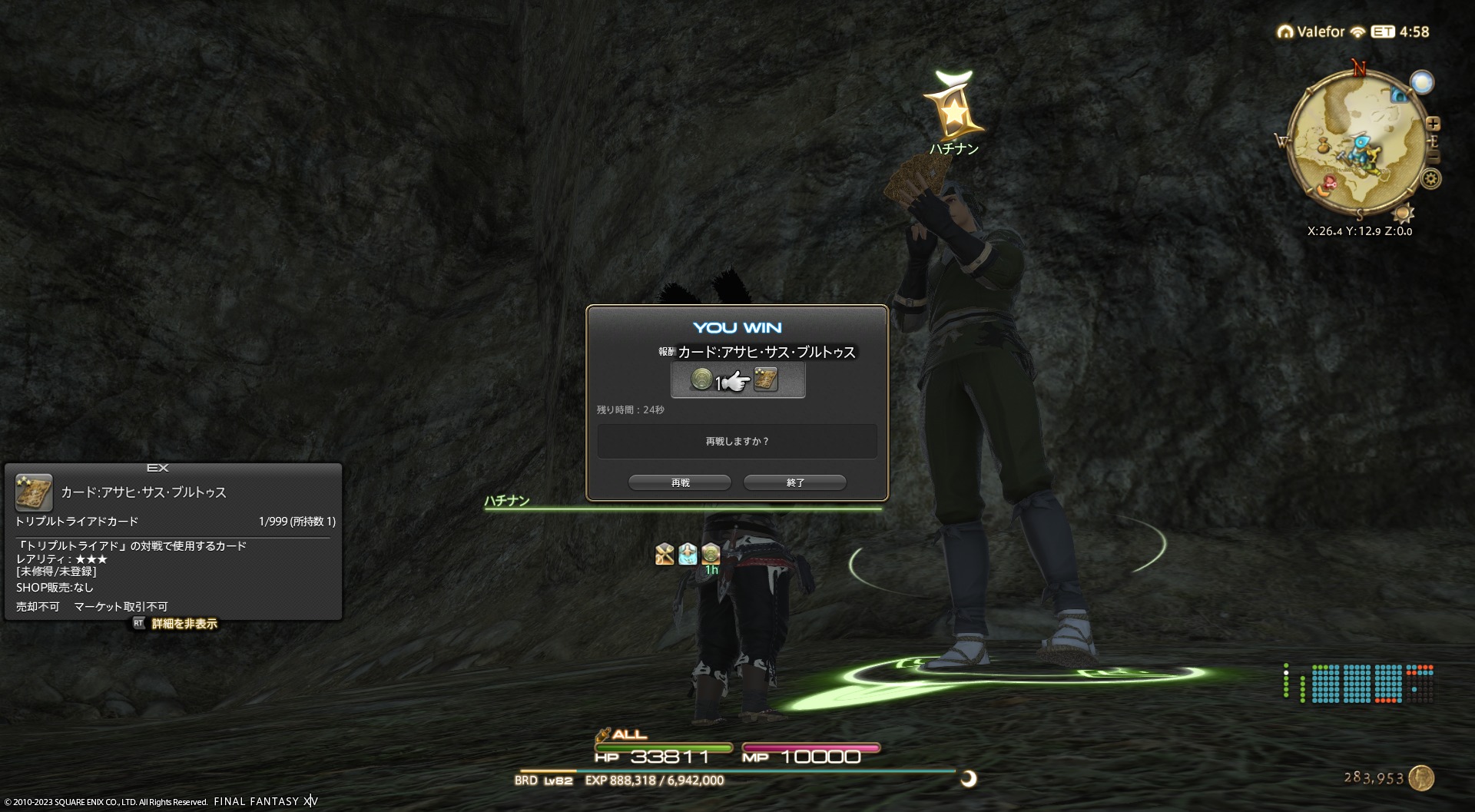Click the card icon in the item tooltip
Screen dimensions: 1475x812
(x=34, y=492)
